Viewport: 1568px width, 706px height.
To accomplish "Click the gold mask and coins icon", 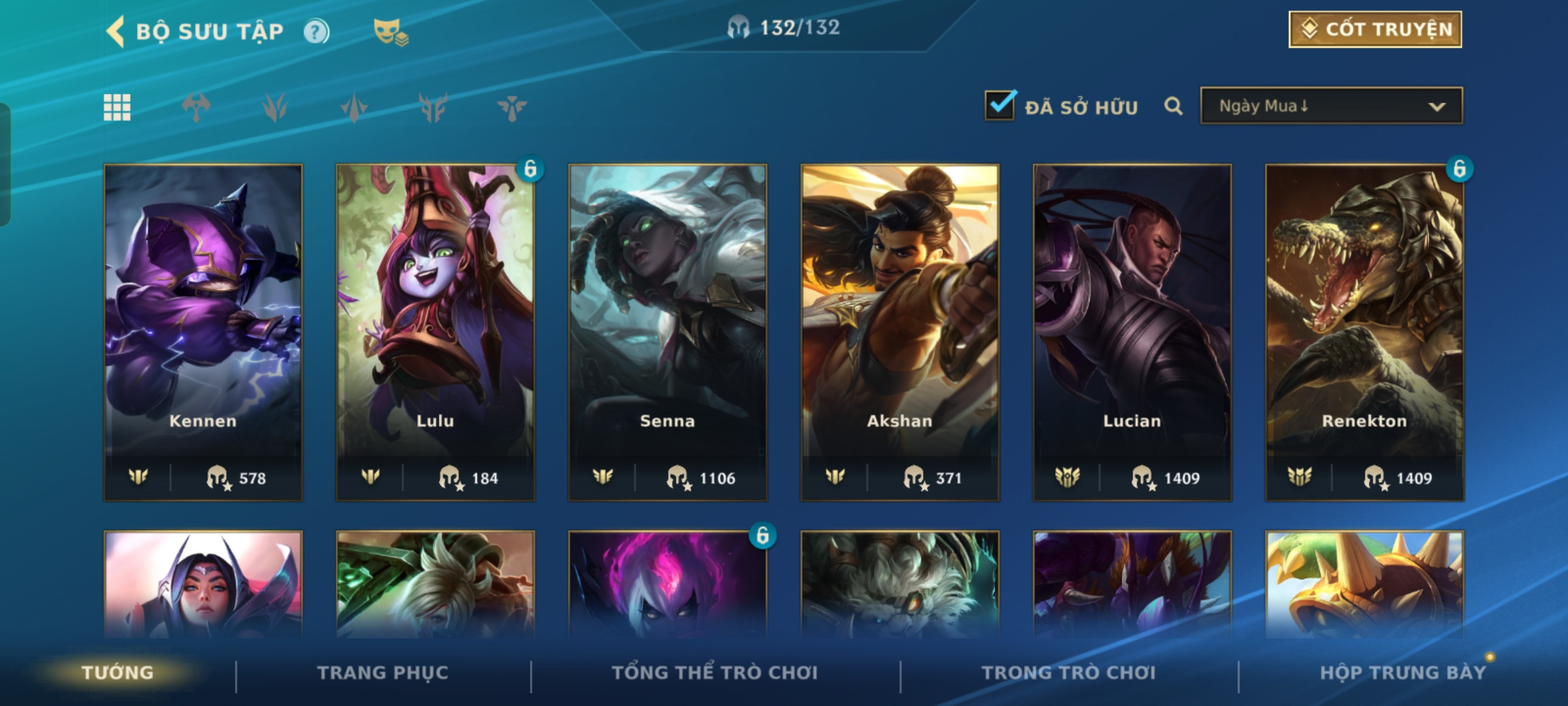I will (x=390, y=31).
